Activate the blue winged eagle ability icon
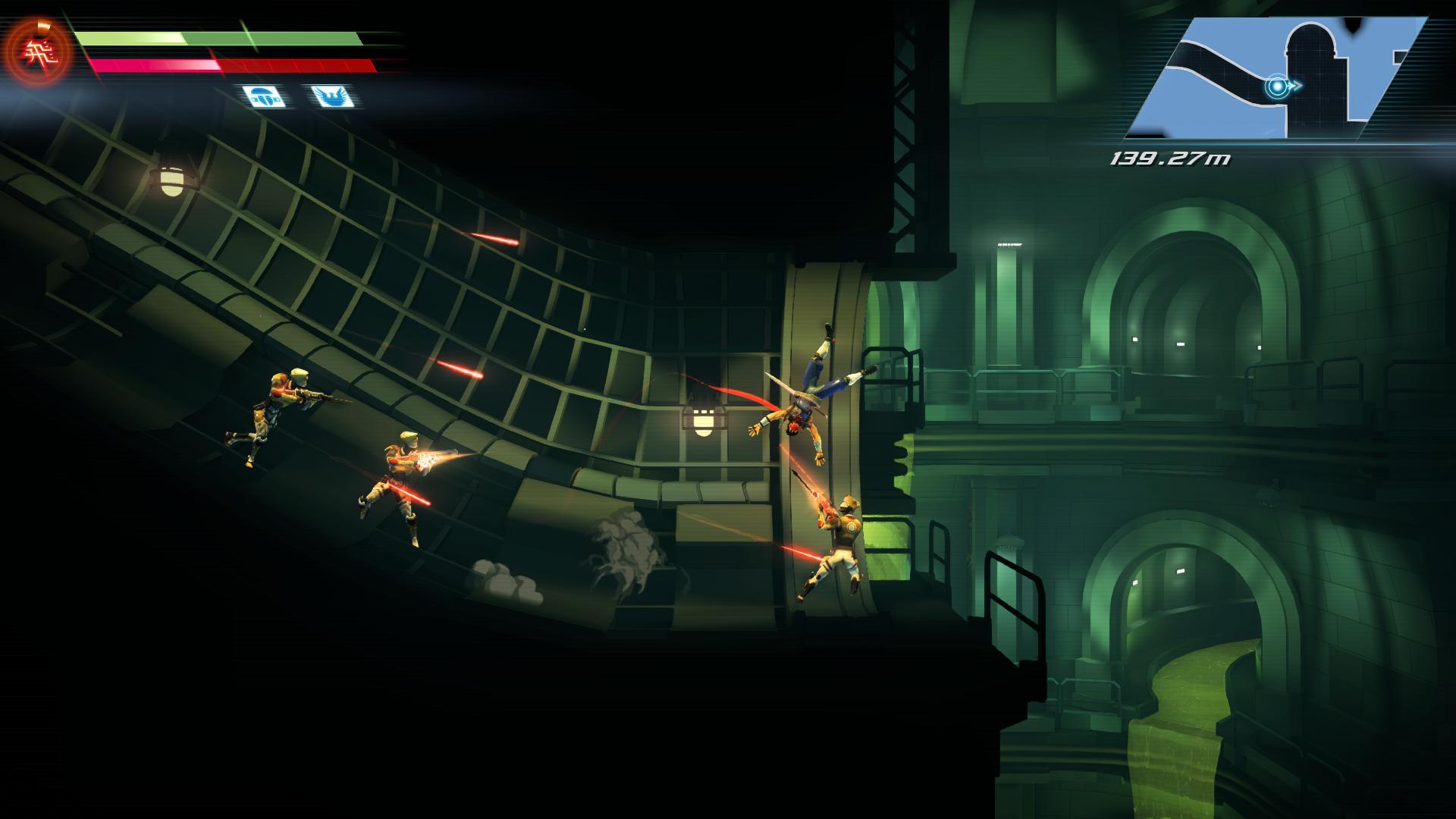The width and height of the screenshot is (1456, 819). tap(331, 96)
